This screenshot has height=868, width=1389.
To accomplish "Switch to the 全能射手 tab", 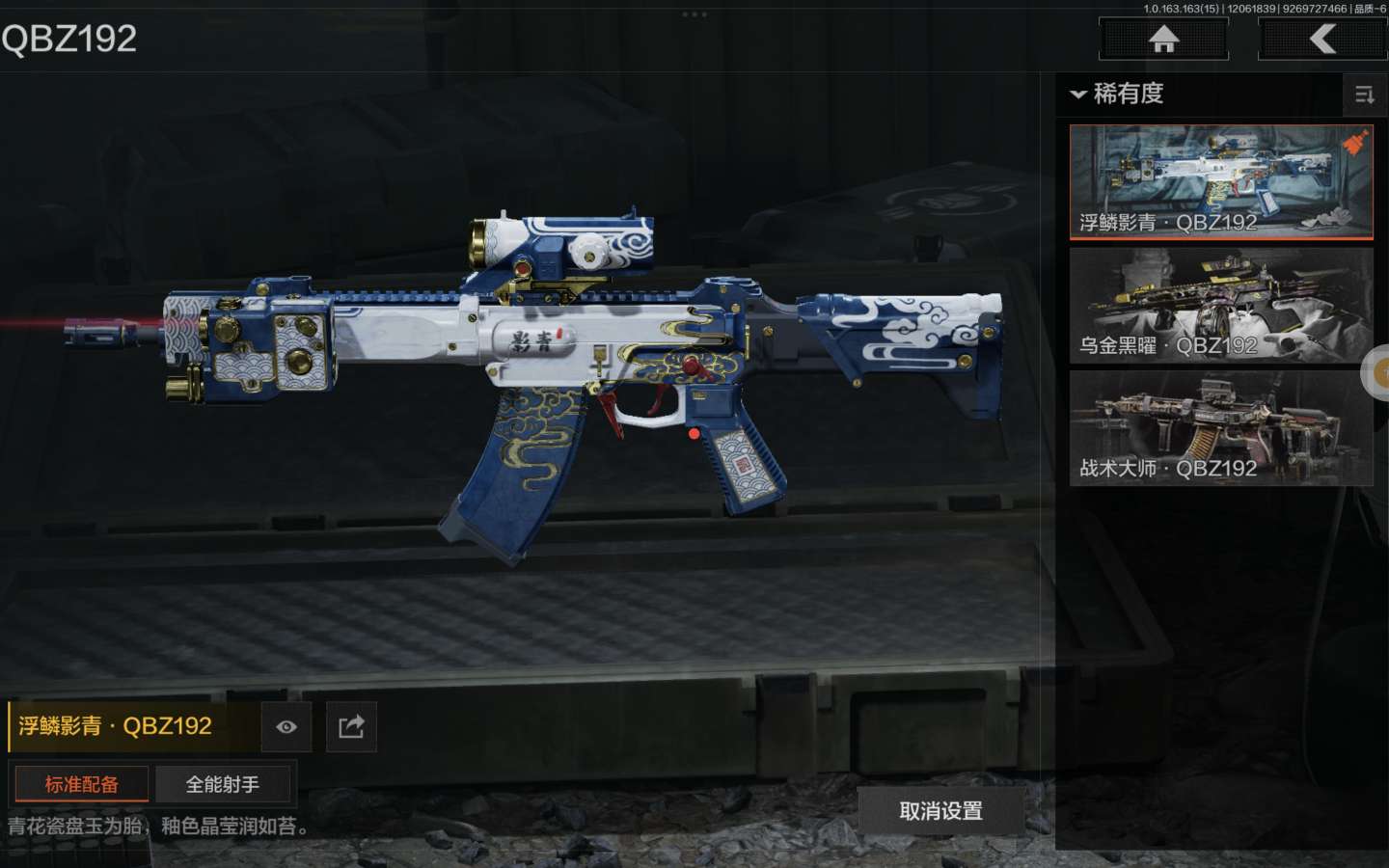I will tap(223, 784).
